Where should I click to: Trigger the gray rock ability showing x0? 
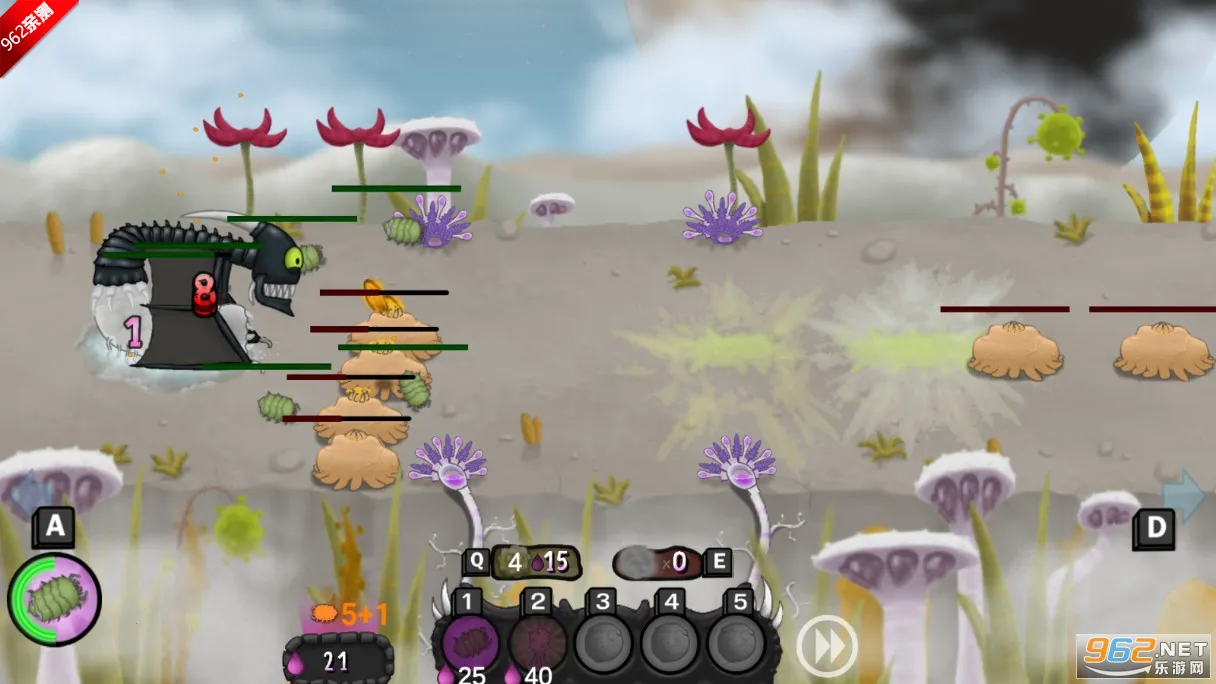coord(660,562)
